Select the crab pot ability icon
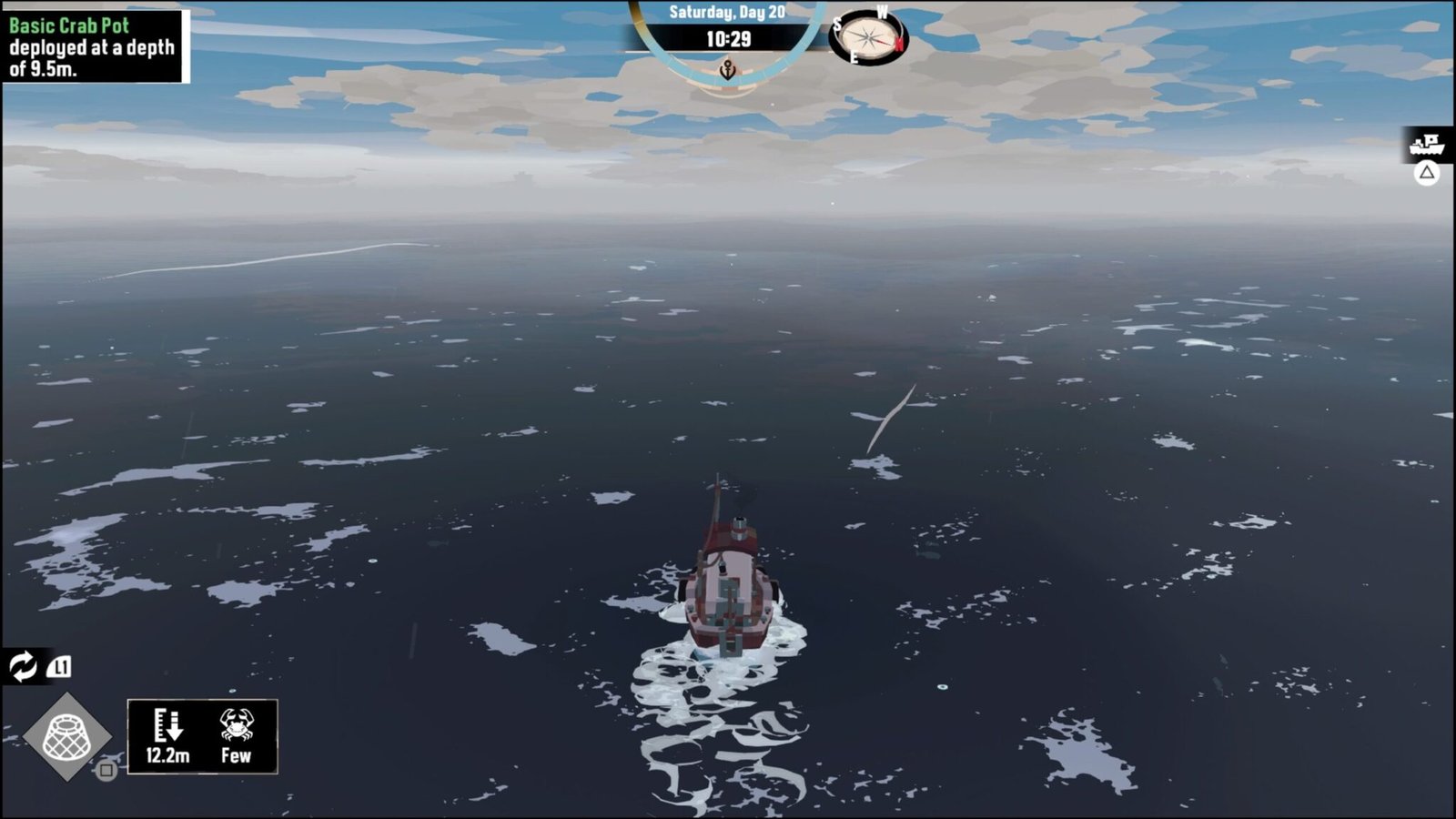 (x=66, y=737)
